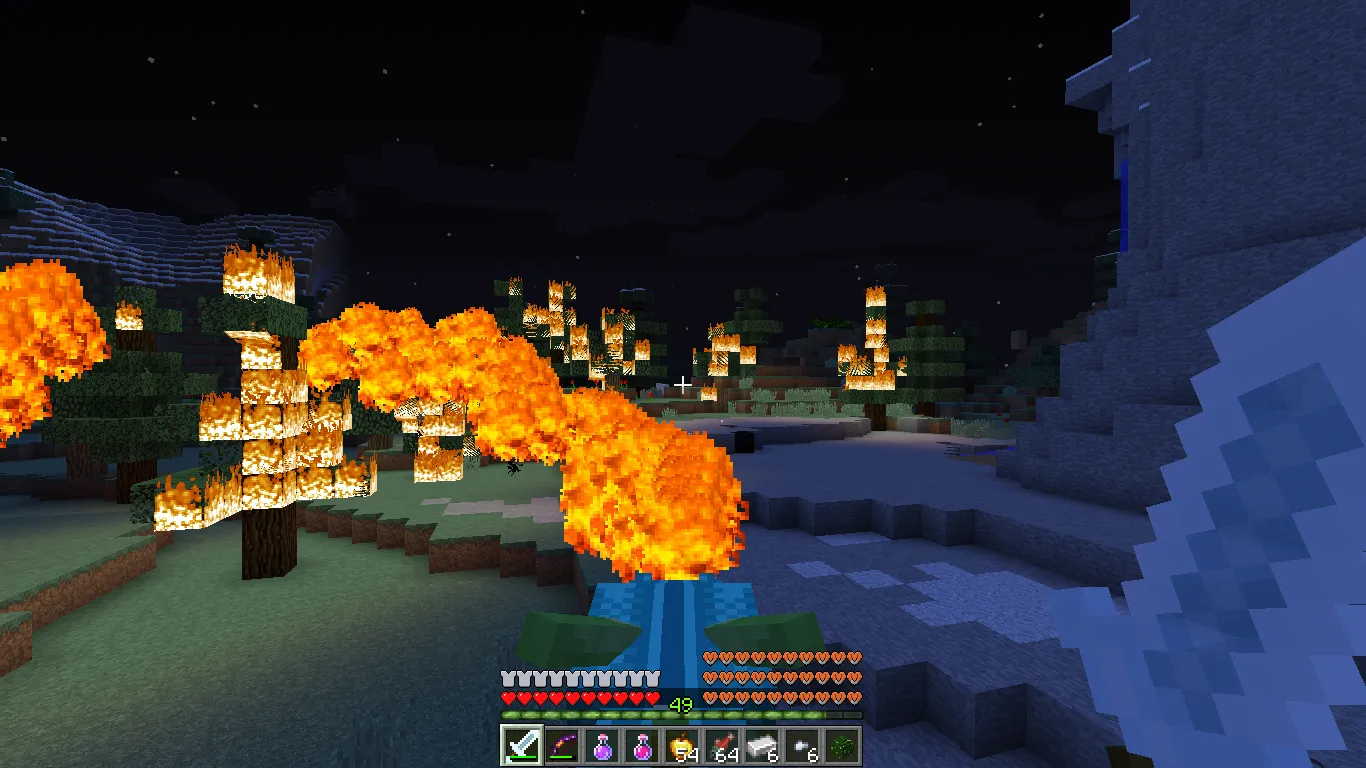Click the highlighted hotbar slot frame
The image size is (1366, 768).
[520, 745]
